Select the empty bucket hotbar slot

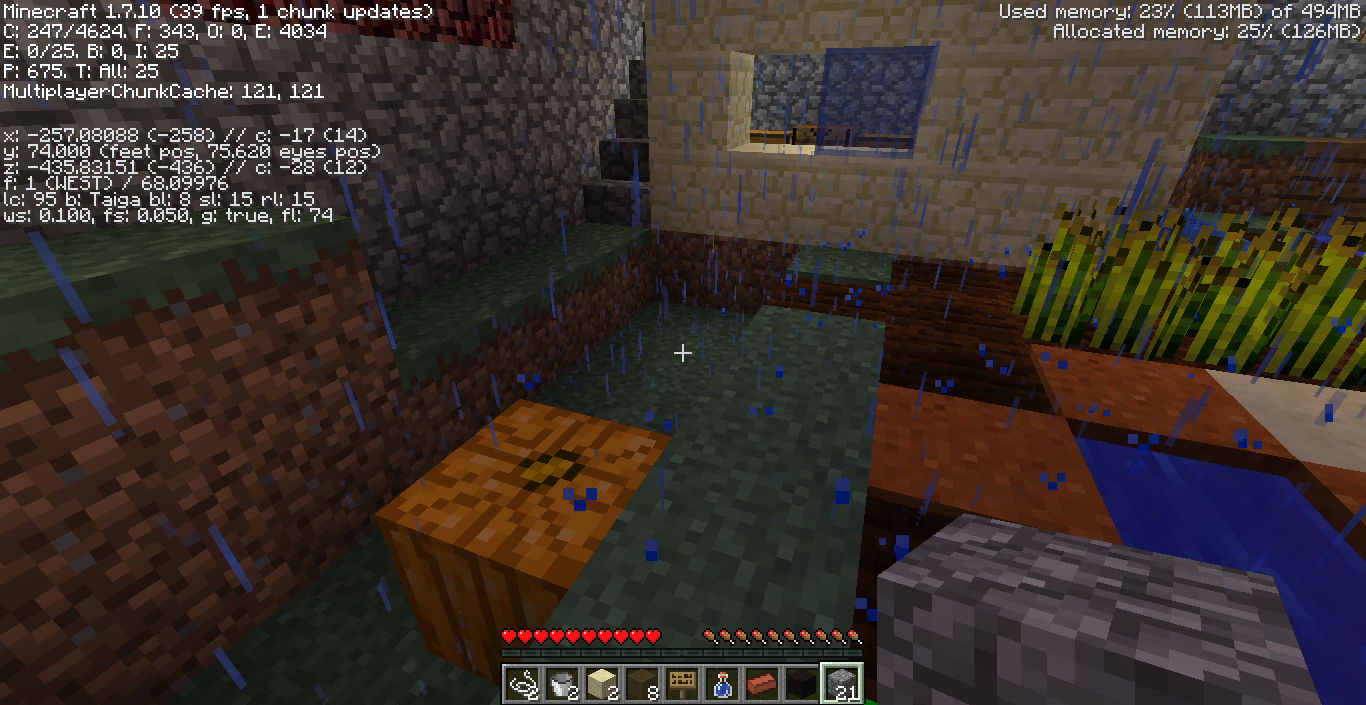coord(562,683)
